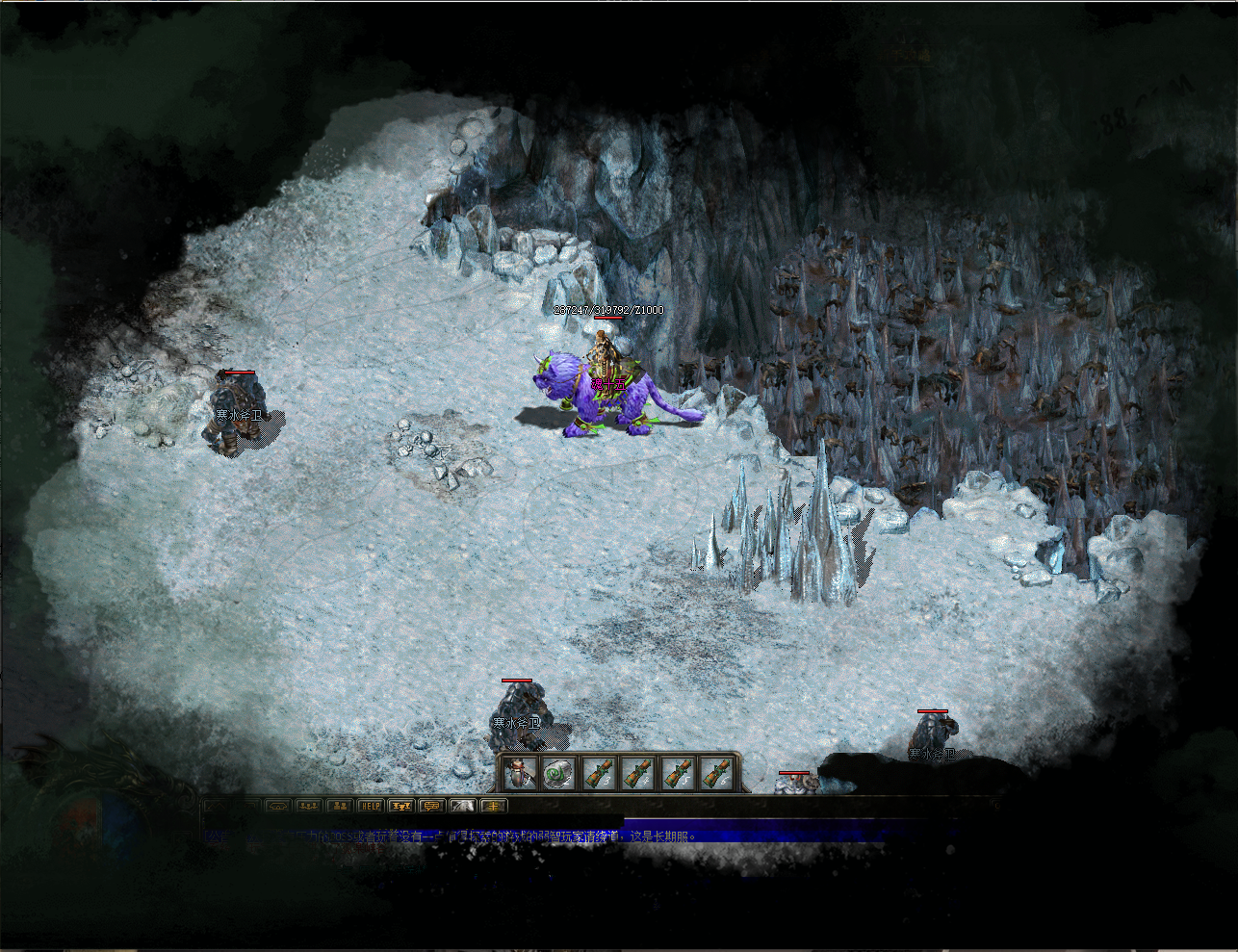Use the scroll in hotbar slot 5
This screenshot has width=1238, height=952.
676,773
